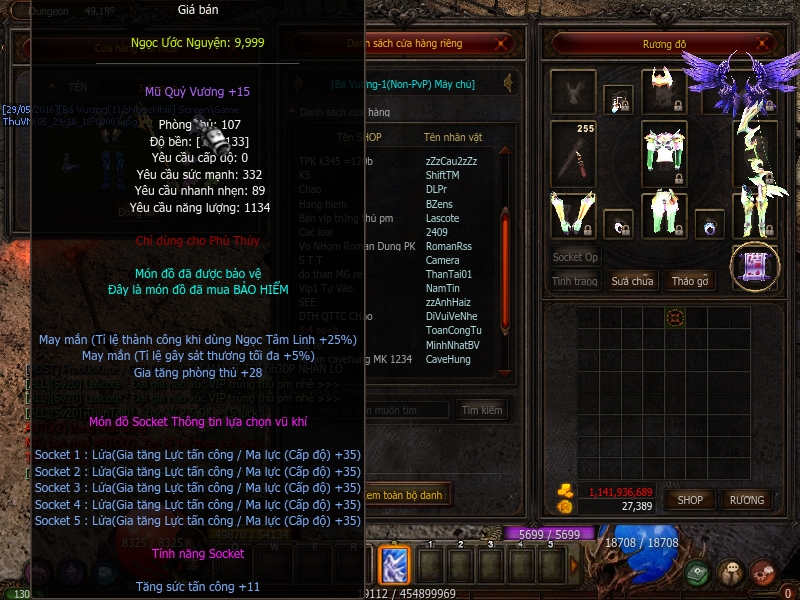The height and width of the screenshot is (600, 800).
Task: Select the equipped armor chest slot
Action: point(663,153)
